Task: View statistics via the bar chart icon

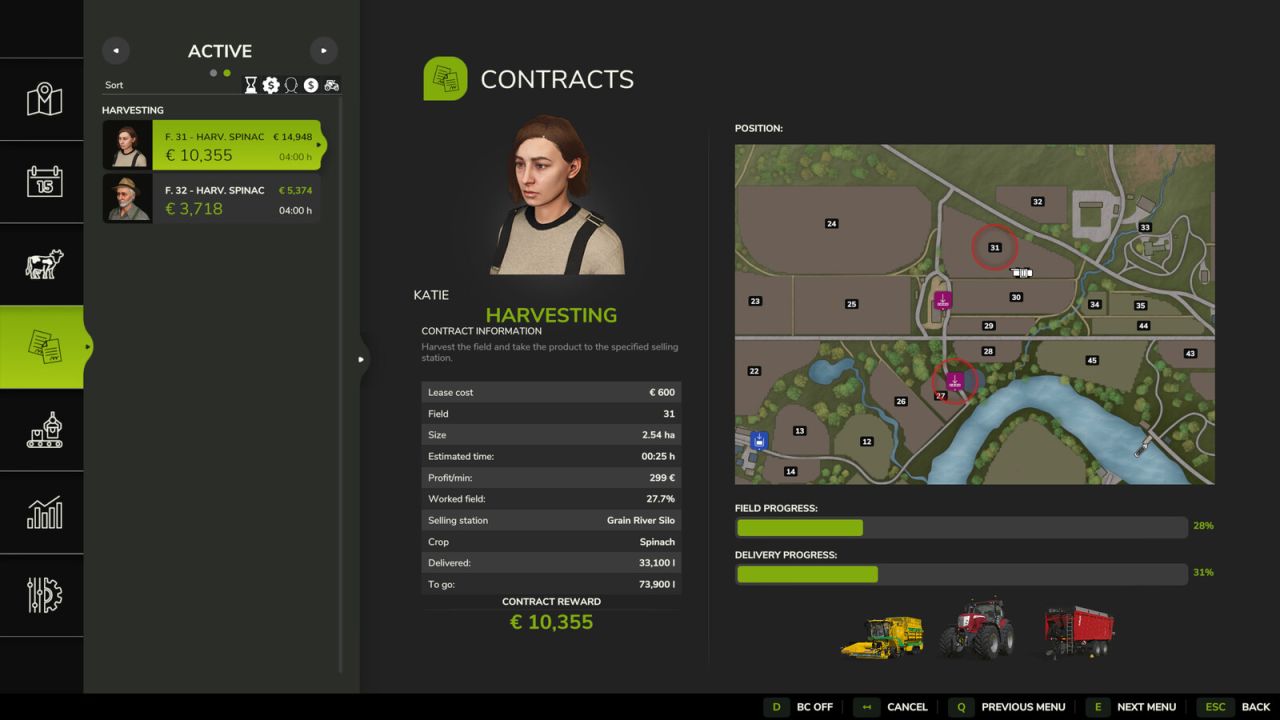Action: pyautogui.click(x=42, y=513)
